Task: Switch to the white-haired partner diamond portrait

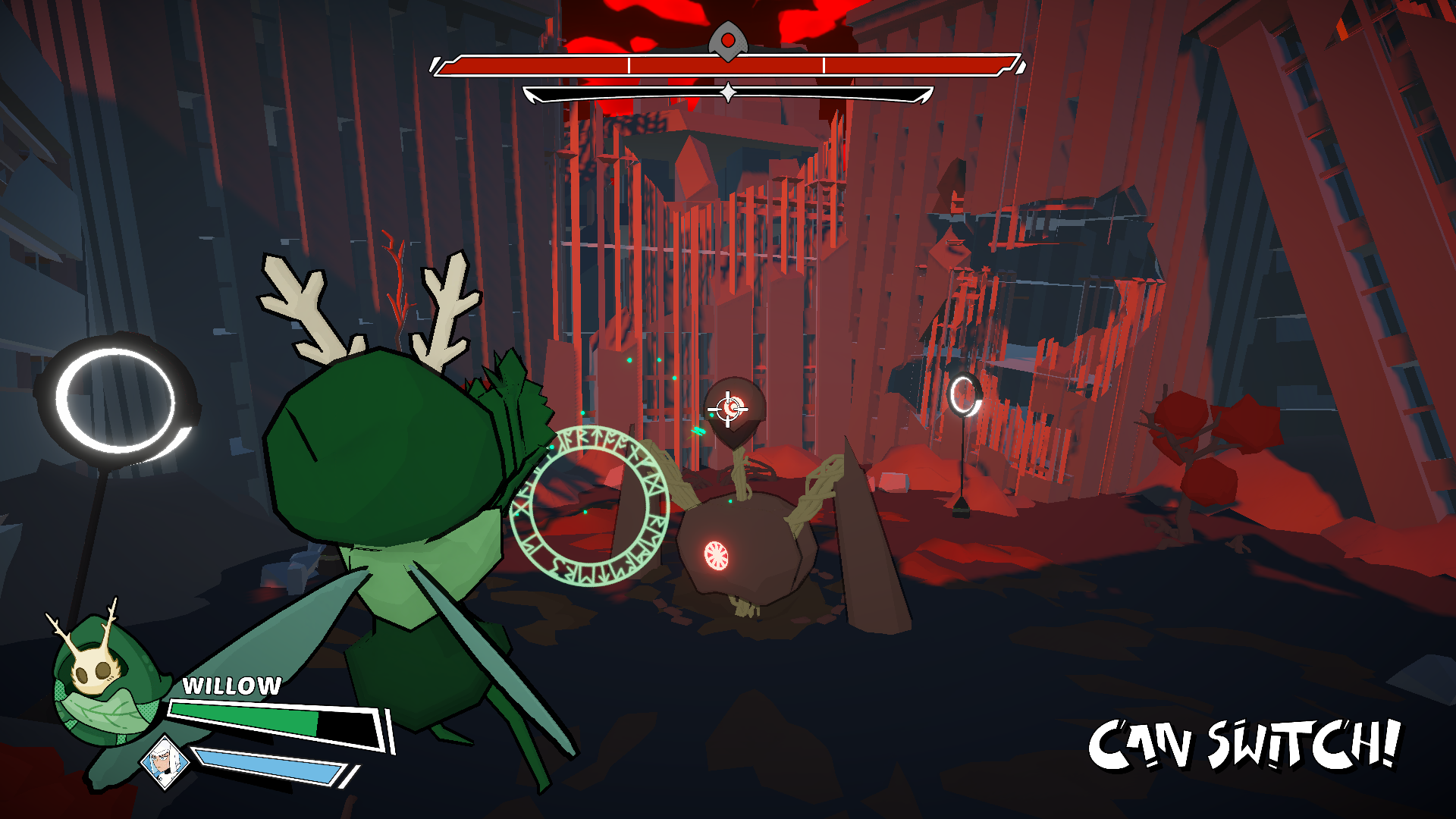Action: click(x=165, y=761)
